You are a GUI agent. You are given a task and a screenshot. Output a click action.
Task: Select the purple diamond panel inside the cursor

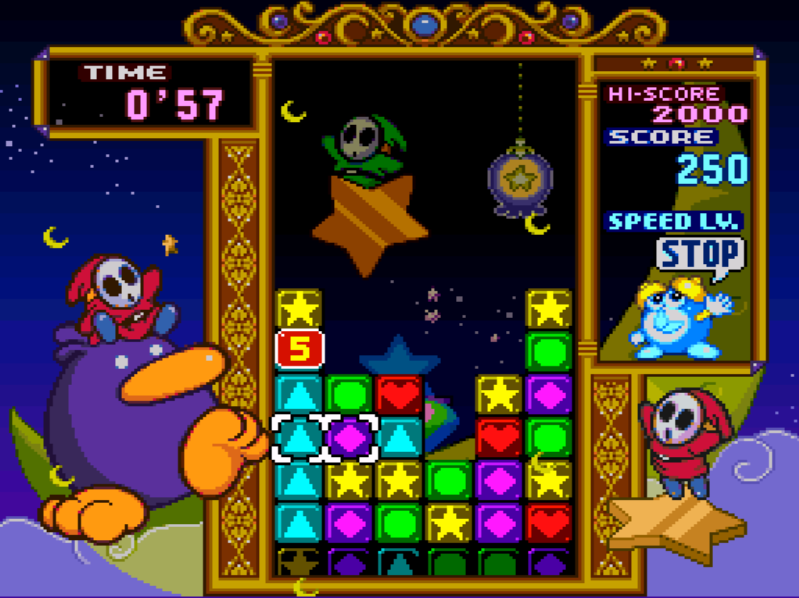(349, 437)
